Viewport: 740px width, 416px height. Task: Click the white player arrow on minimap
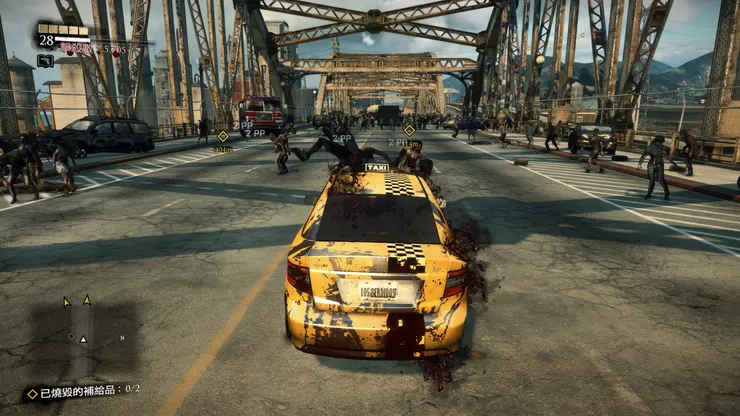(83, 340)
